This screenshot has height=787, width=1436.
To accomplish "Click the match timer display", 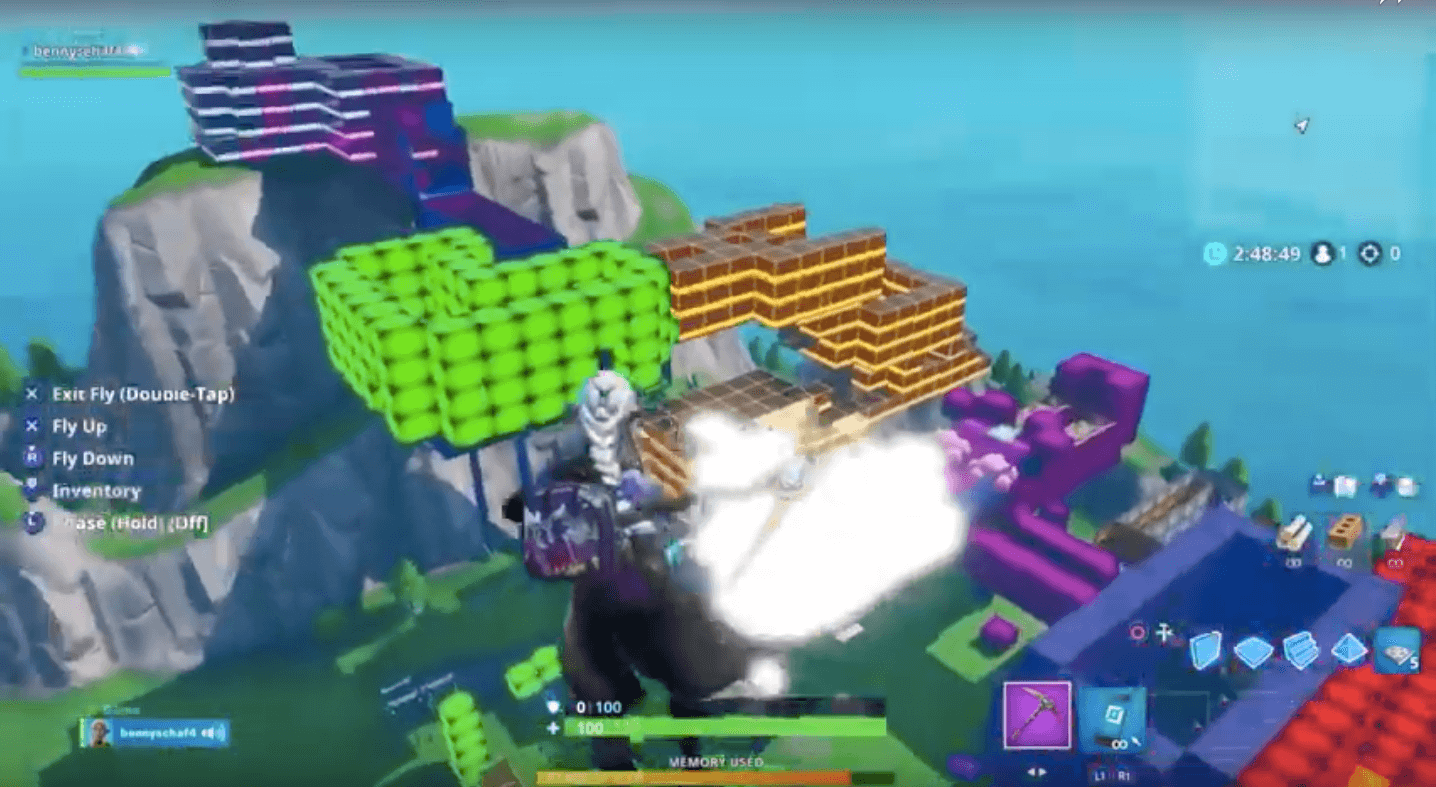I will click(x=1260, y=255).
